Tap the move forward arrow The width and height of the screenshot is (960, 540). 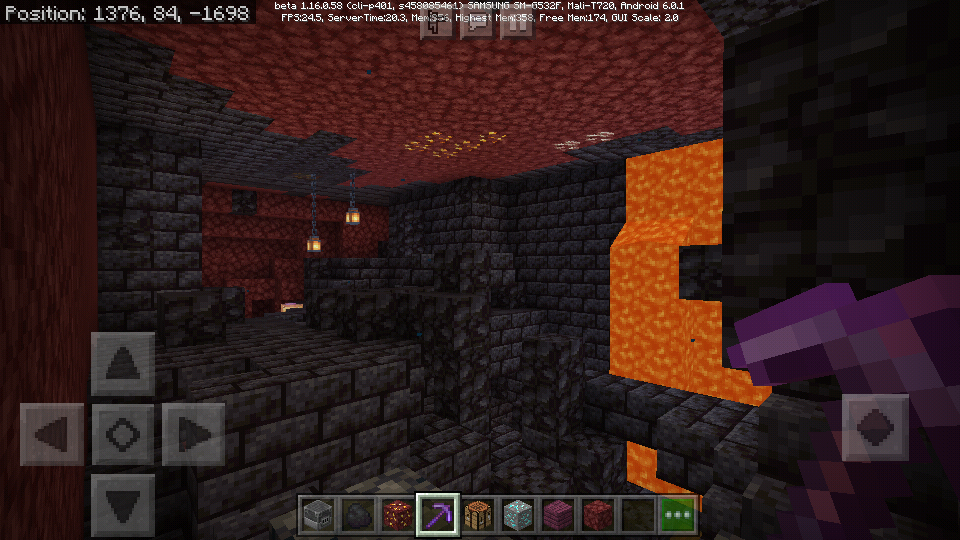[x=122, y=364]
